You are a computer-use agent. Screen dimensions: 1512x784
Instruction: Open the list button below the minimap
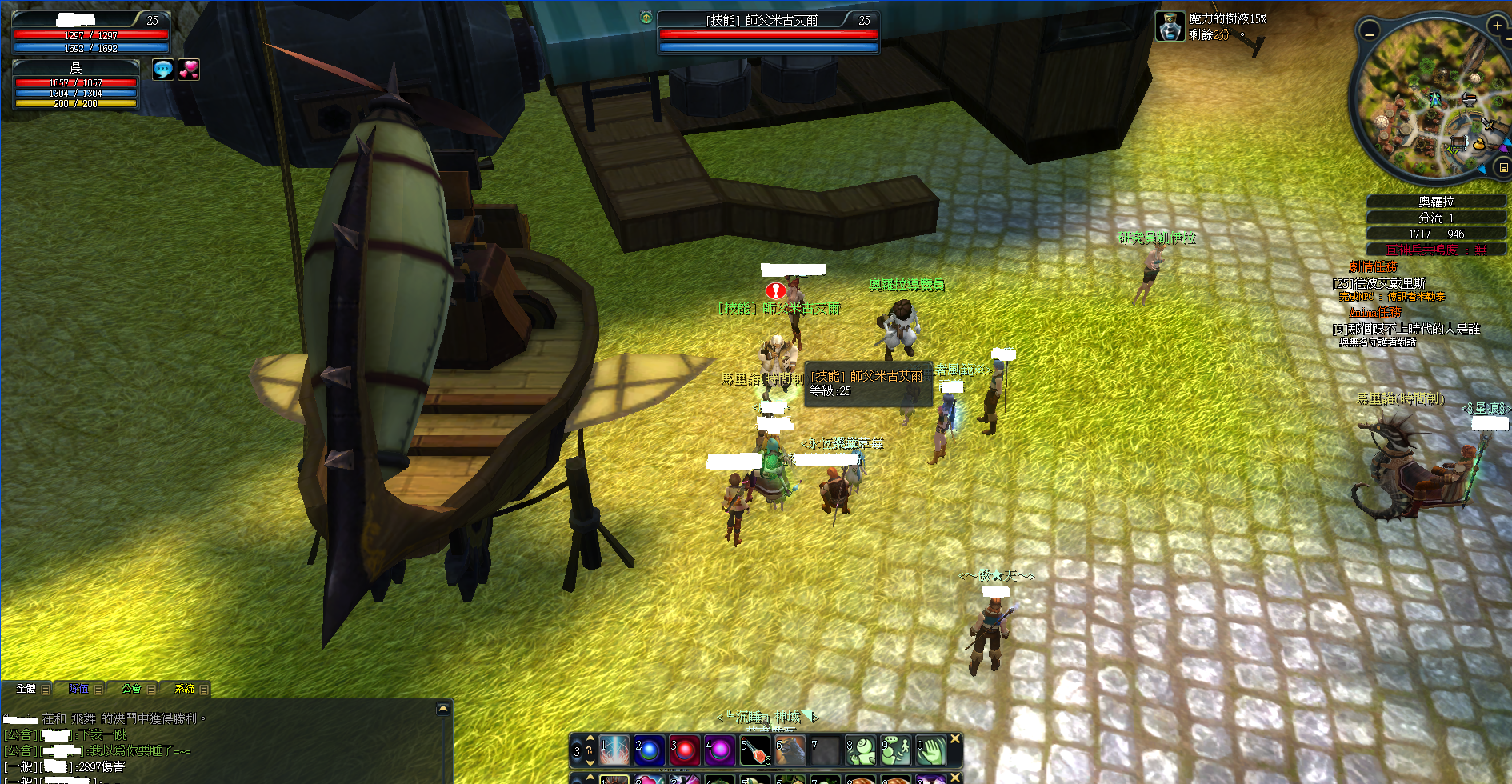click(1503, 167)
